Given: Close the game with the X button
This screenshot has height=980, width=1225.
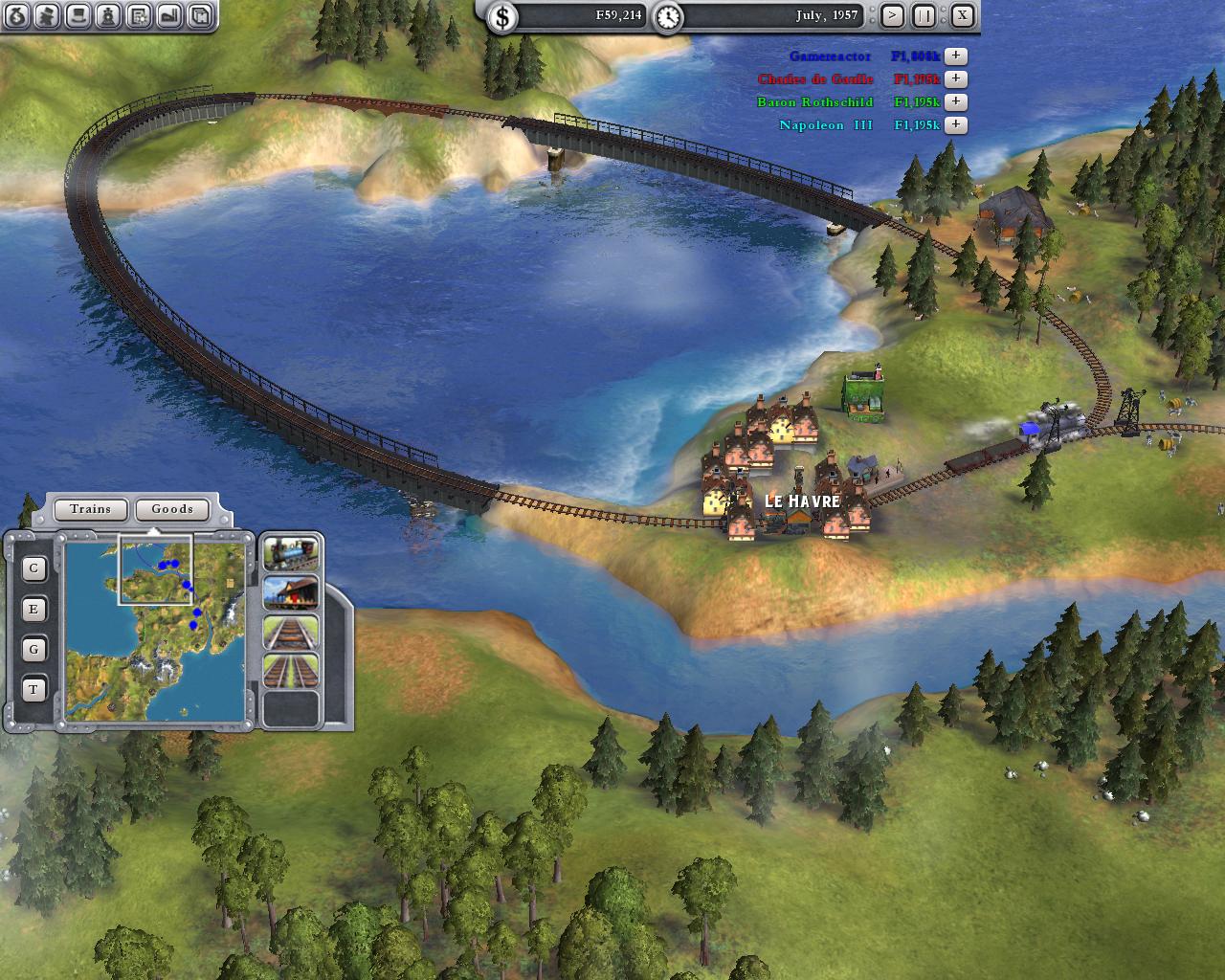Looking at the screenshot, I should (962, 15).
